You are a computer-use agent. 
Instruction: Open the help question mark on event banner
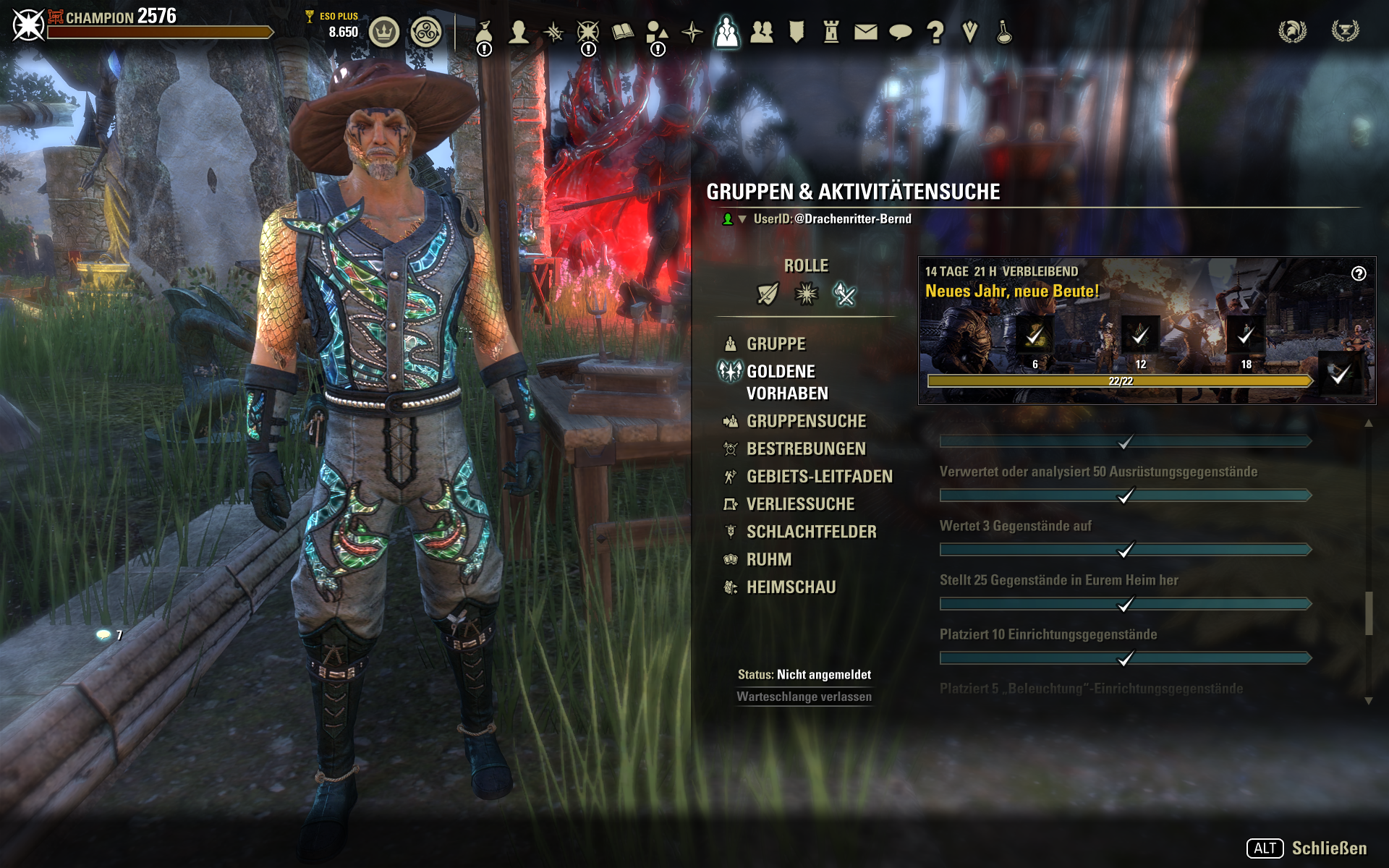click(1359, 273)
